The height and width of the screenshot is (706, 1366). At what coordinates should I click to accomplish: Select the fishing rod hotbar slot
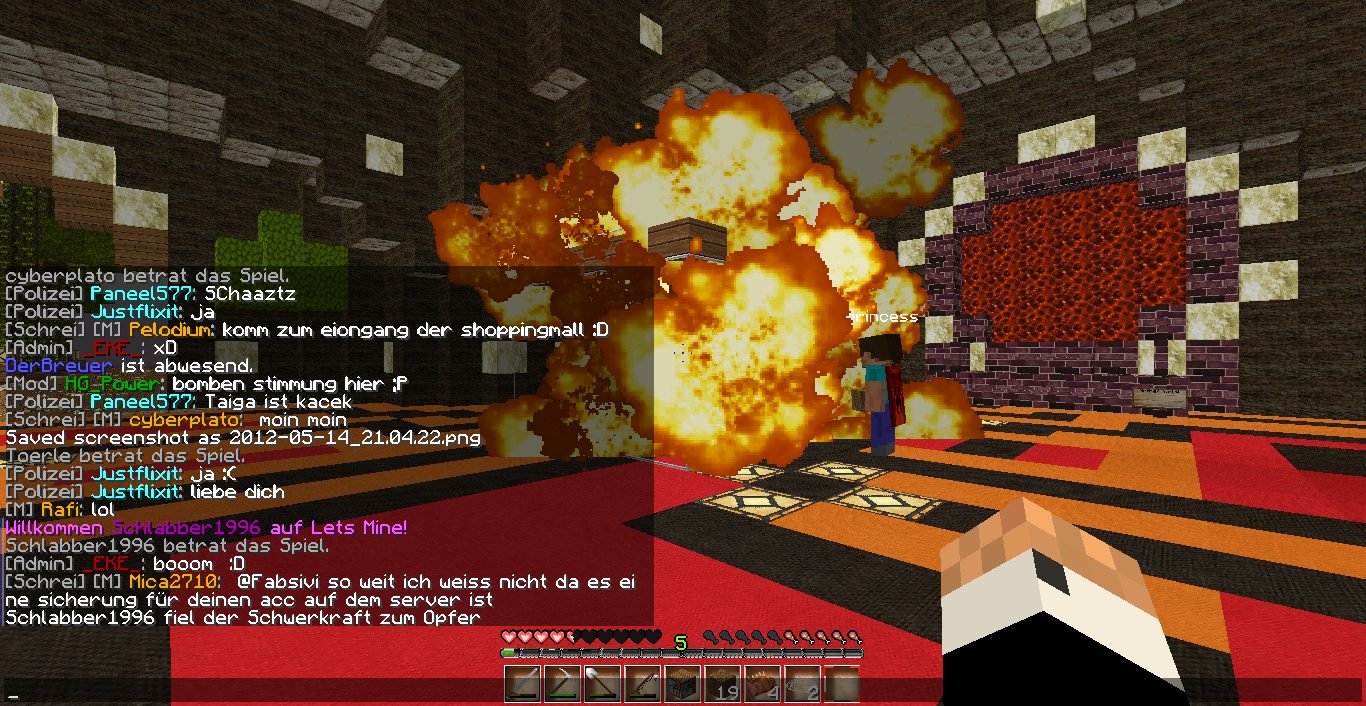(x=642, y=685)
